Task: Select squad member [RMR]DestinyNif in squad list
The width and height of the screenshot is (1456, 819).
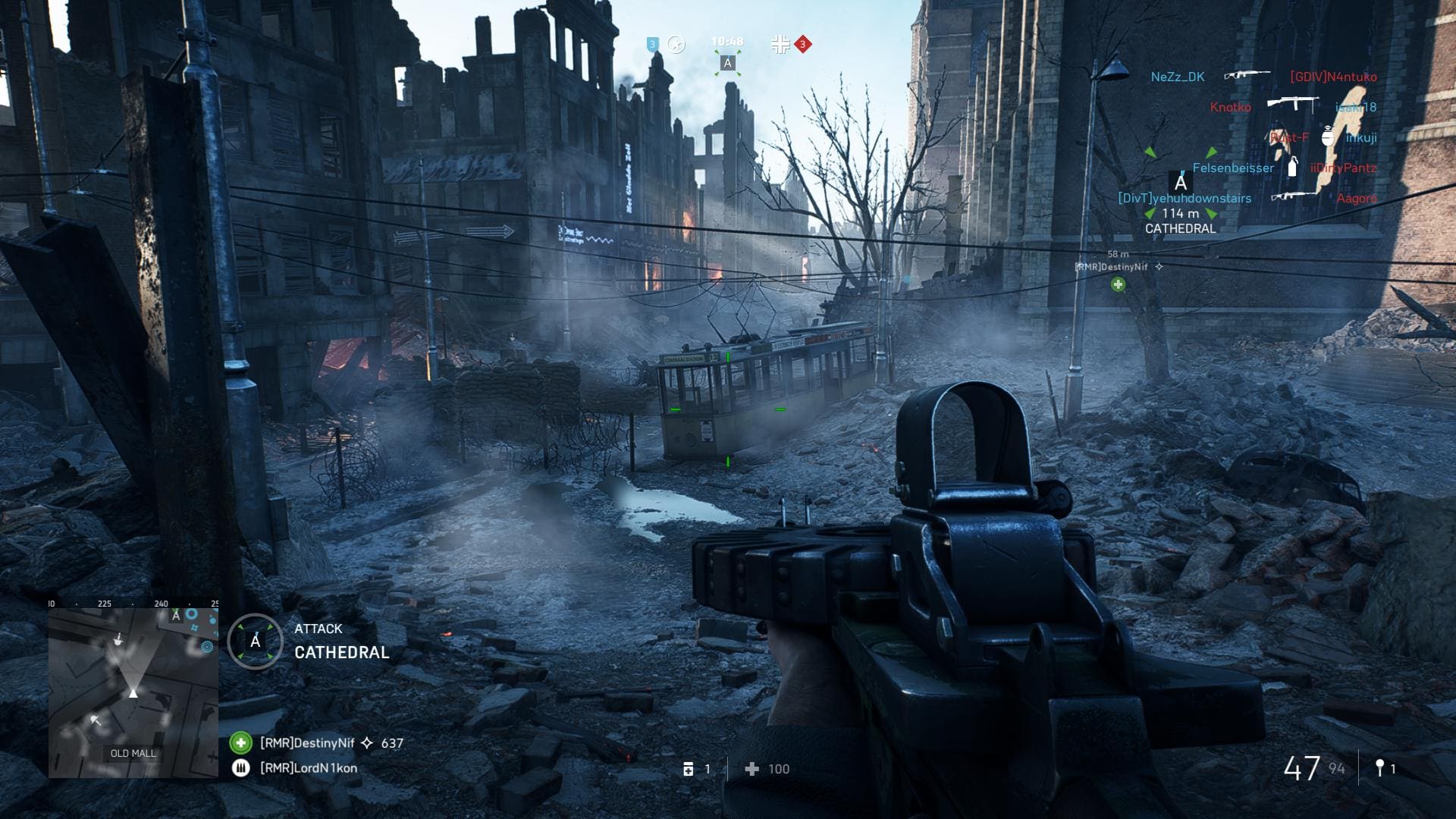Action: [x=307, y=743]
